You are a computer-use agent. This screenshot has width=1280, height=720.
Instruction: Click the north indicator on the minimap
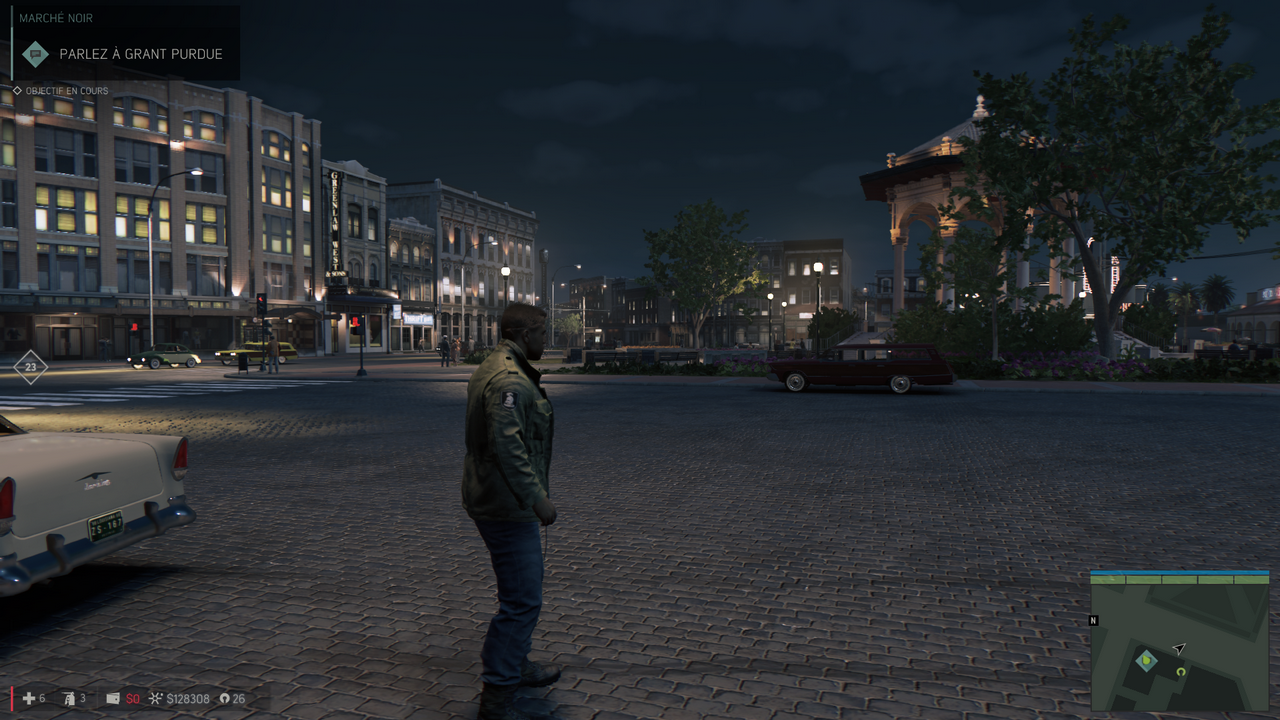click(x=1094, y=621)
